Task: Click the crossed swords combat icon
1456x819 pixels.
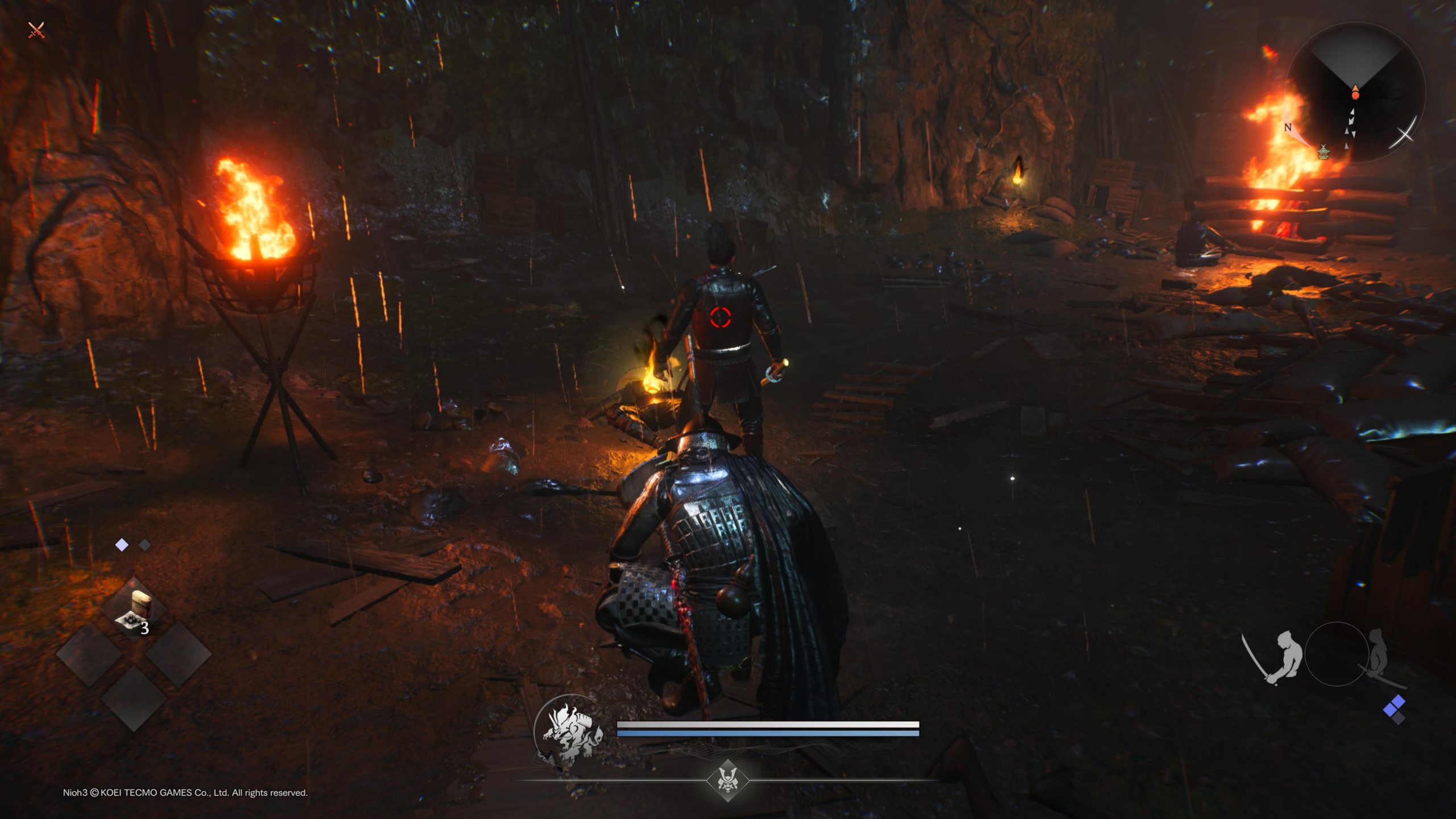Action: click(36, 30)
